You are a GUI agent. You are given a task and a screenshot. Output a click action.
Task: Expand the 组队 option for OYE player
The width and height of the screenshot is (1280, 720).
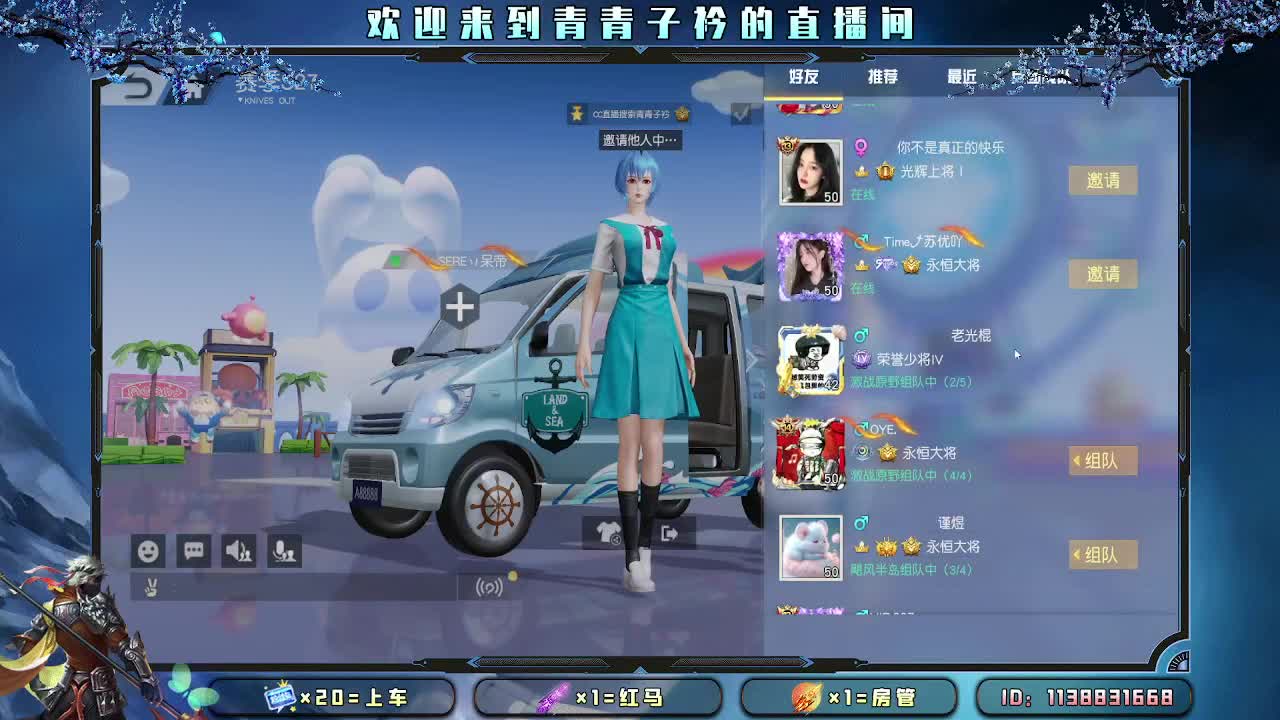click(x=1103, y=460)
